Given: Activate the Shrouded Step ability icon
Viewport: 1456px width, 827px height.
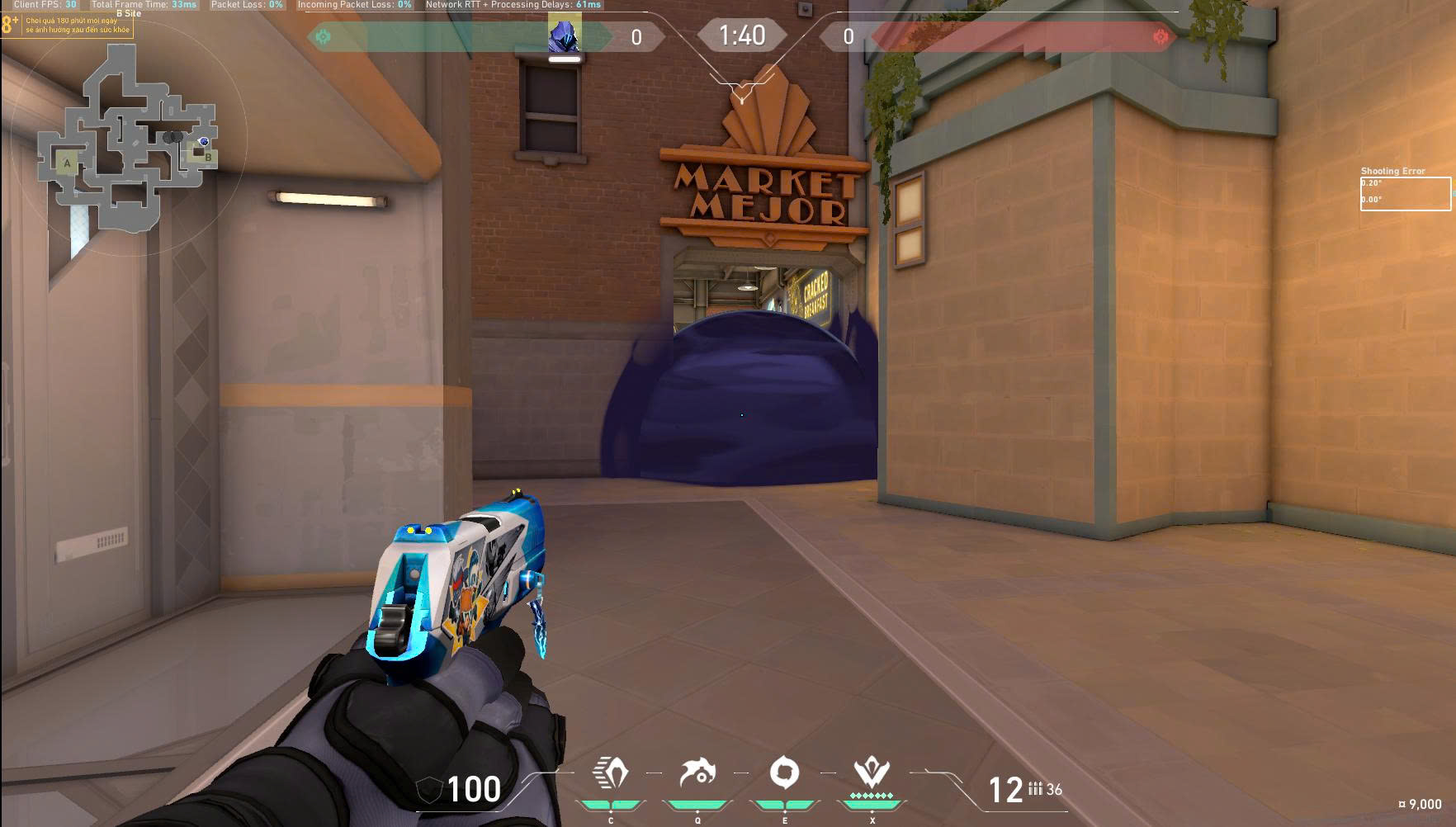Looking at the screenshot, I should (611, 774).
